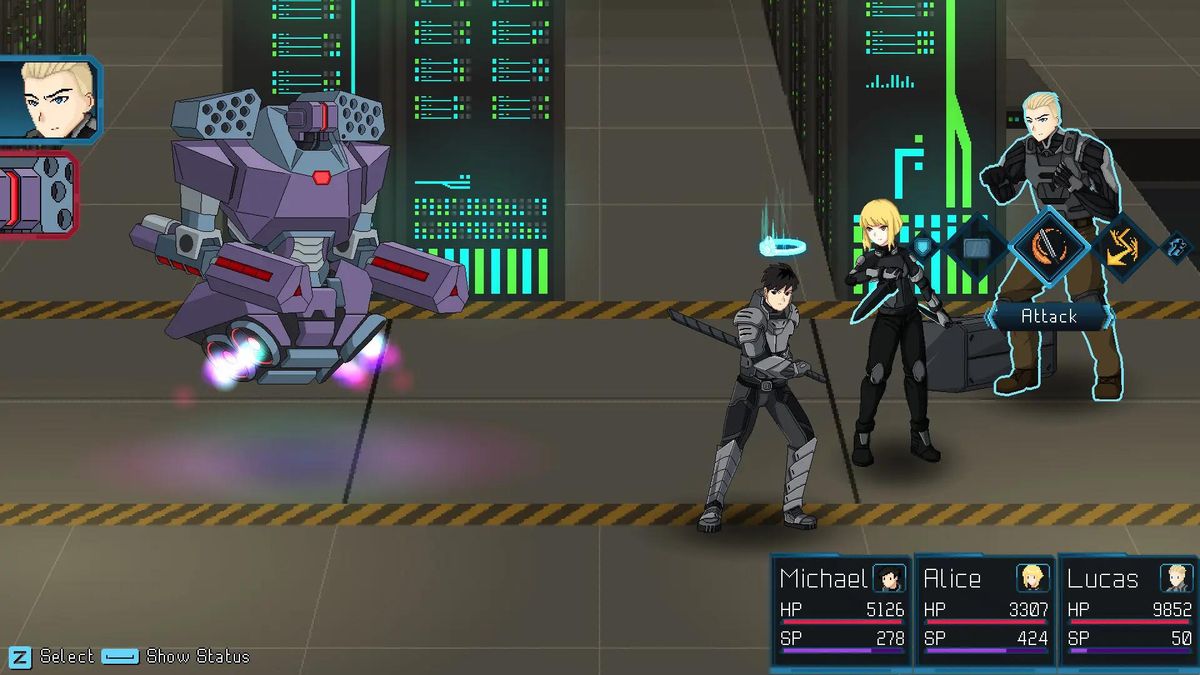Screen dimensions: 1200x675
Task: Select the small blue shield guard icon
Action: [x=922, y=245]
